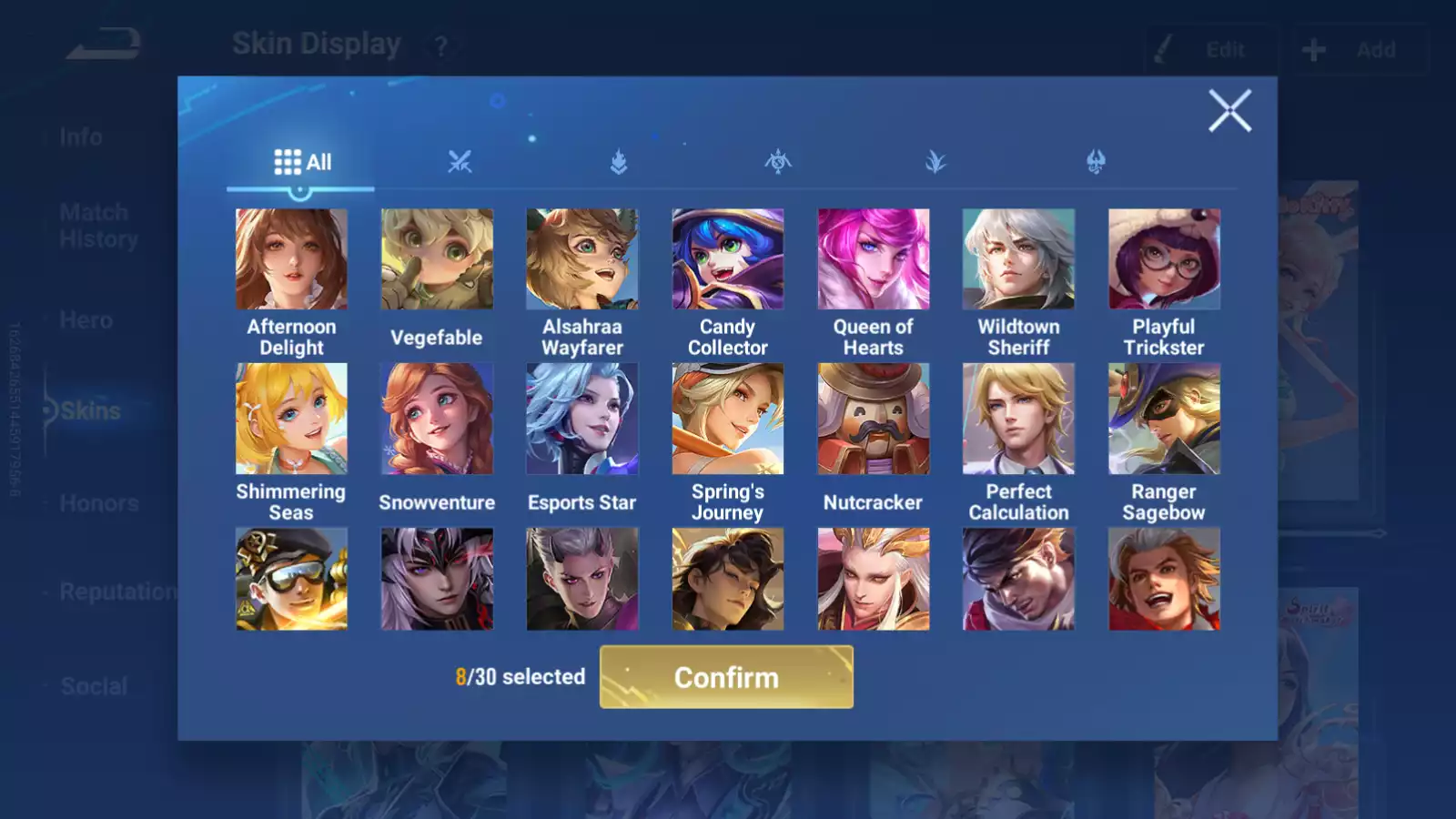Select the Candy Collector skin
Viewport: 1456px width, 819px height.
[727, 259]
